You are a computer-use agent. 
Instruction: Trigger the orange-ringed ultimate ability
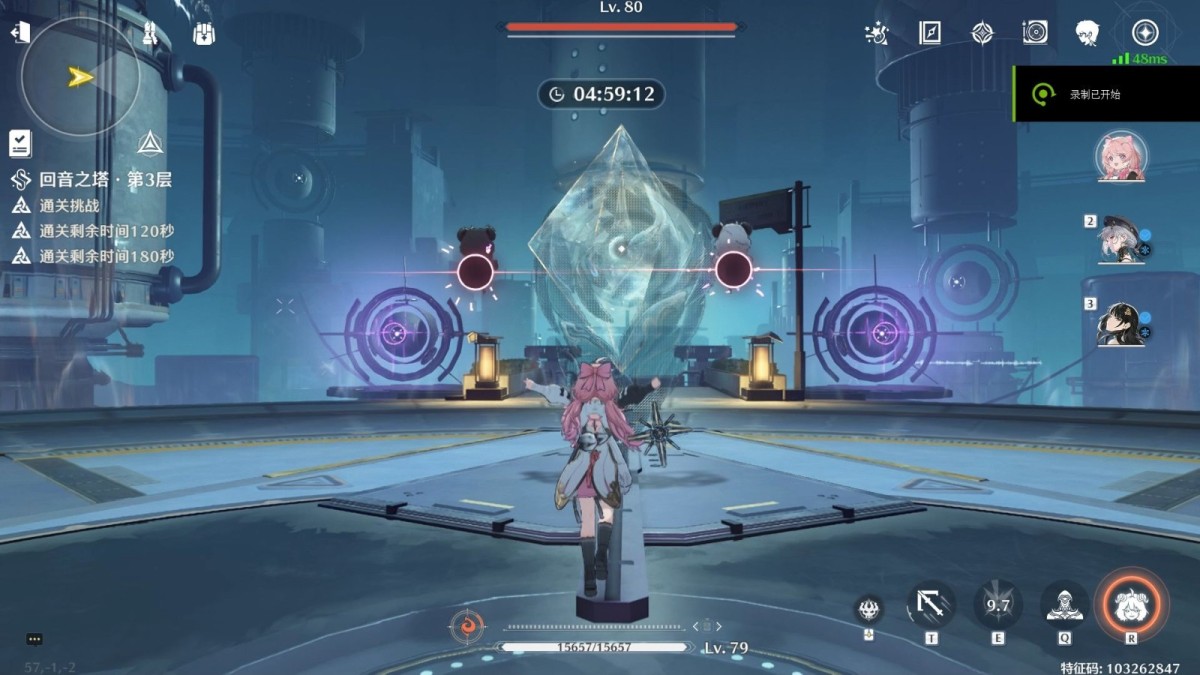1132,603
